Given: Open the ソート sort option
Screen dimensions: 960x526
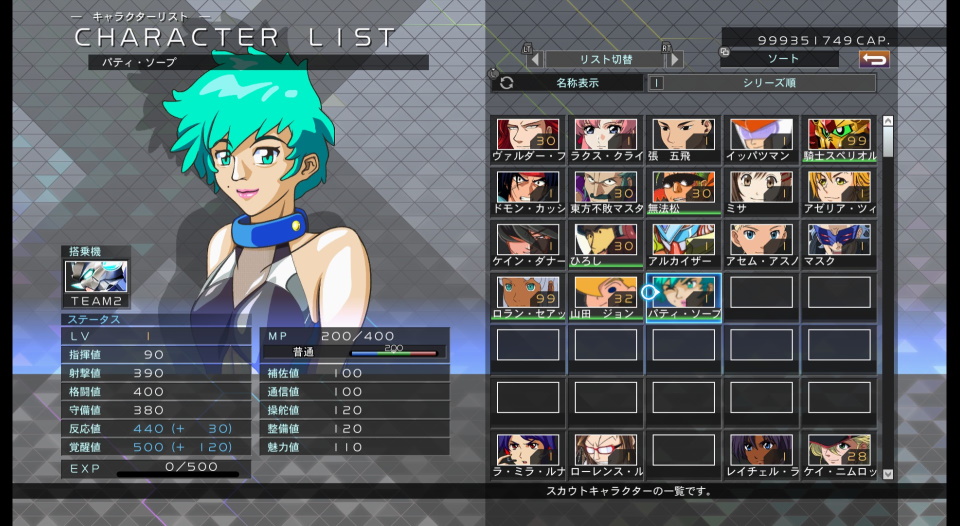Looking at the screenshot, I should (783, 60).
